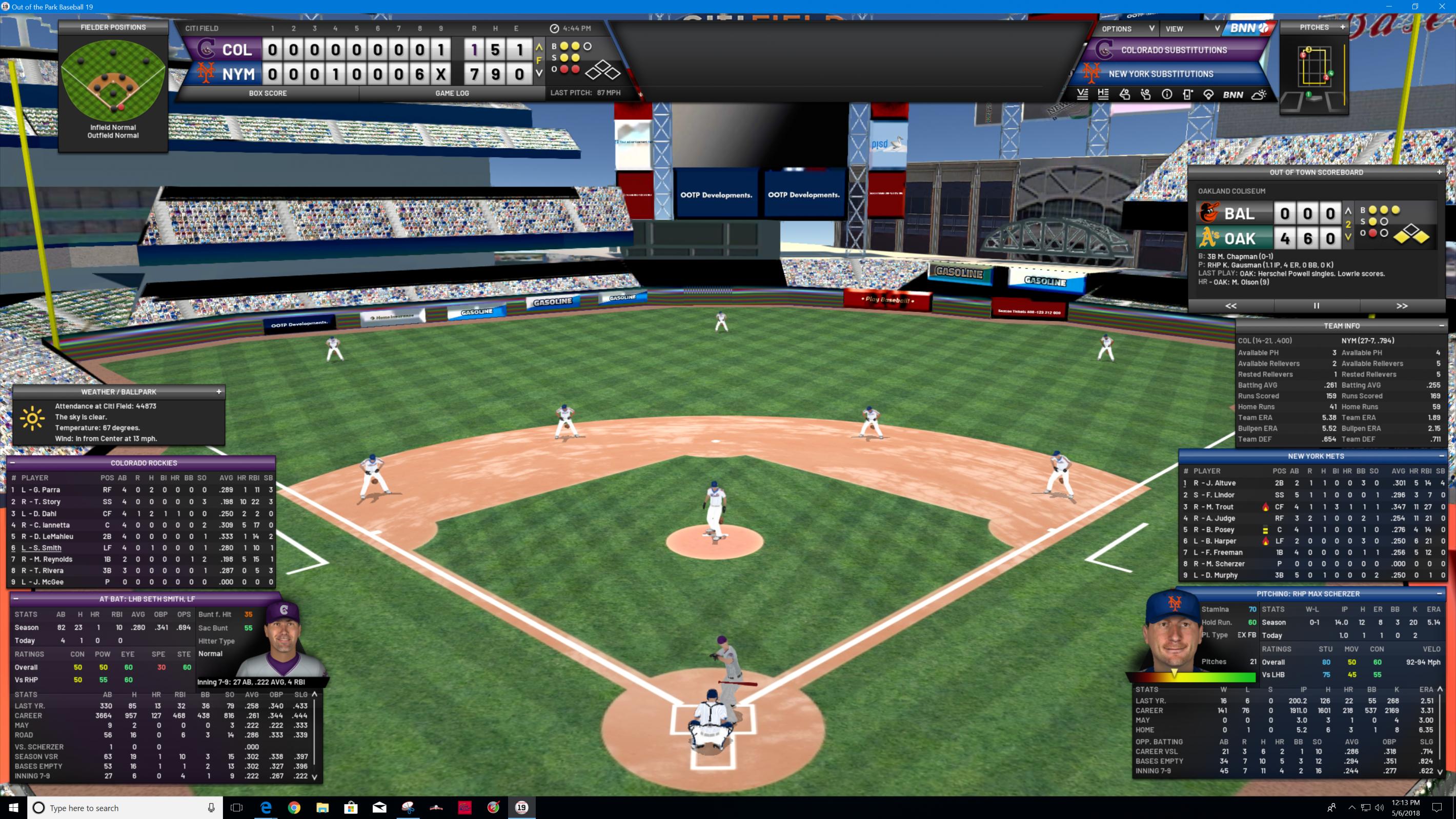Image resolution: width=1456 pixels, height=819 pixels.
Task: Collapse the Colorado Rockies lineup panel
Action: pos(12,463)
